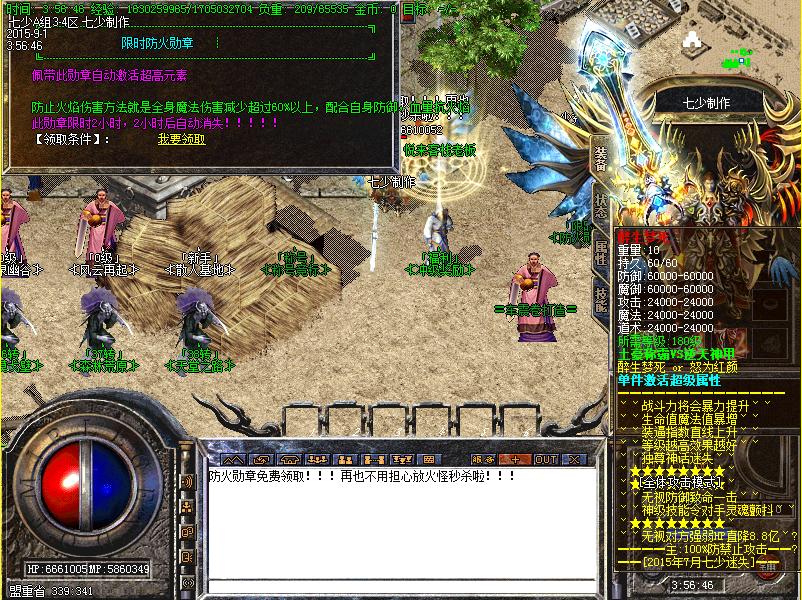Switch to the 装备 equipment tab

(x=601, y=157)
